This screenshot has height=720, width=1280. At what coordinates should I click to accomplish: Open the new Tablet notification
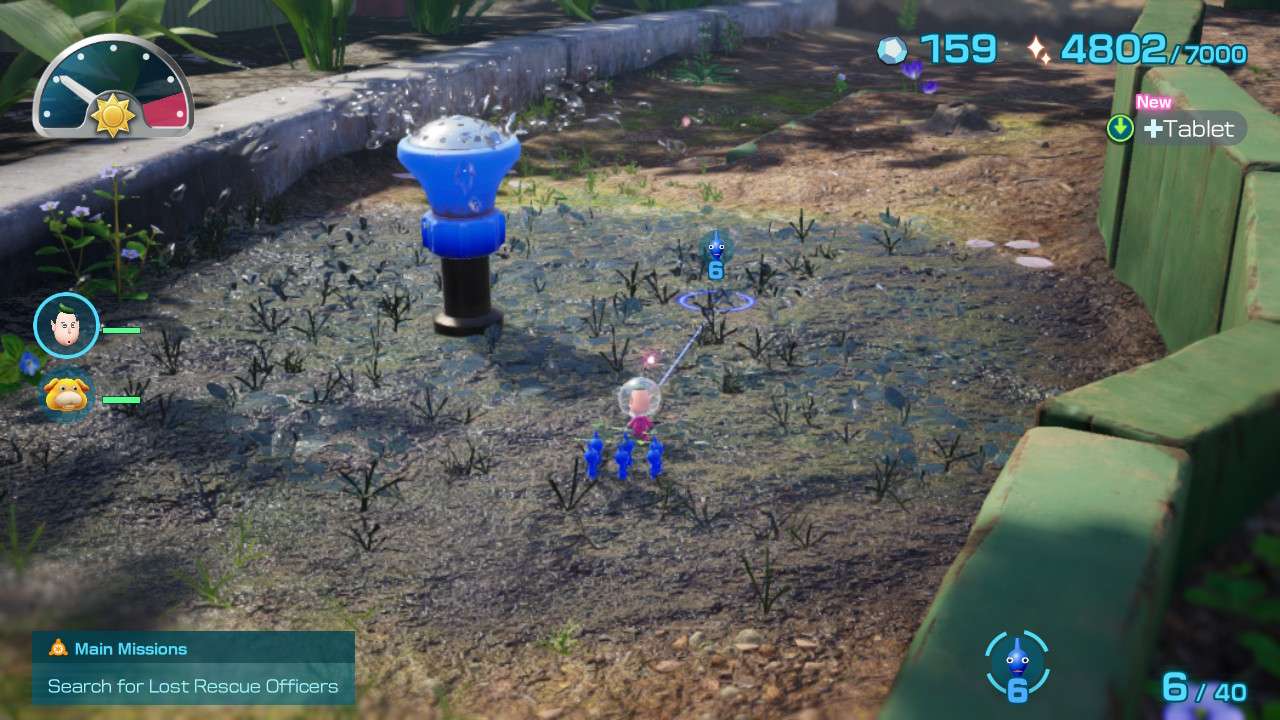(1177, 128)
